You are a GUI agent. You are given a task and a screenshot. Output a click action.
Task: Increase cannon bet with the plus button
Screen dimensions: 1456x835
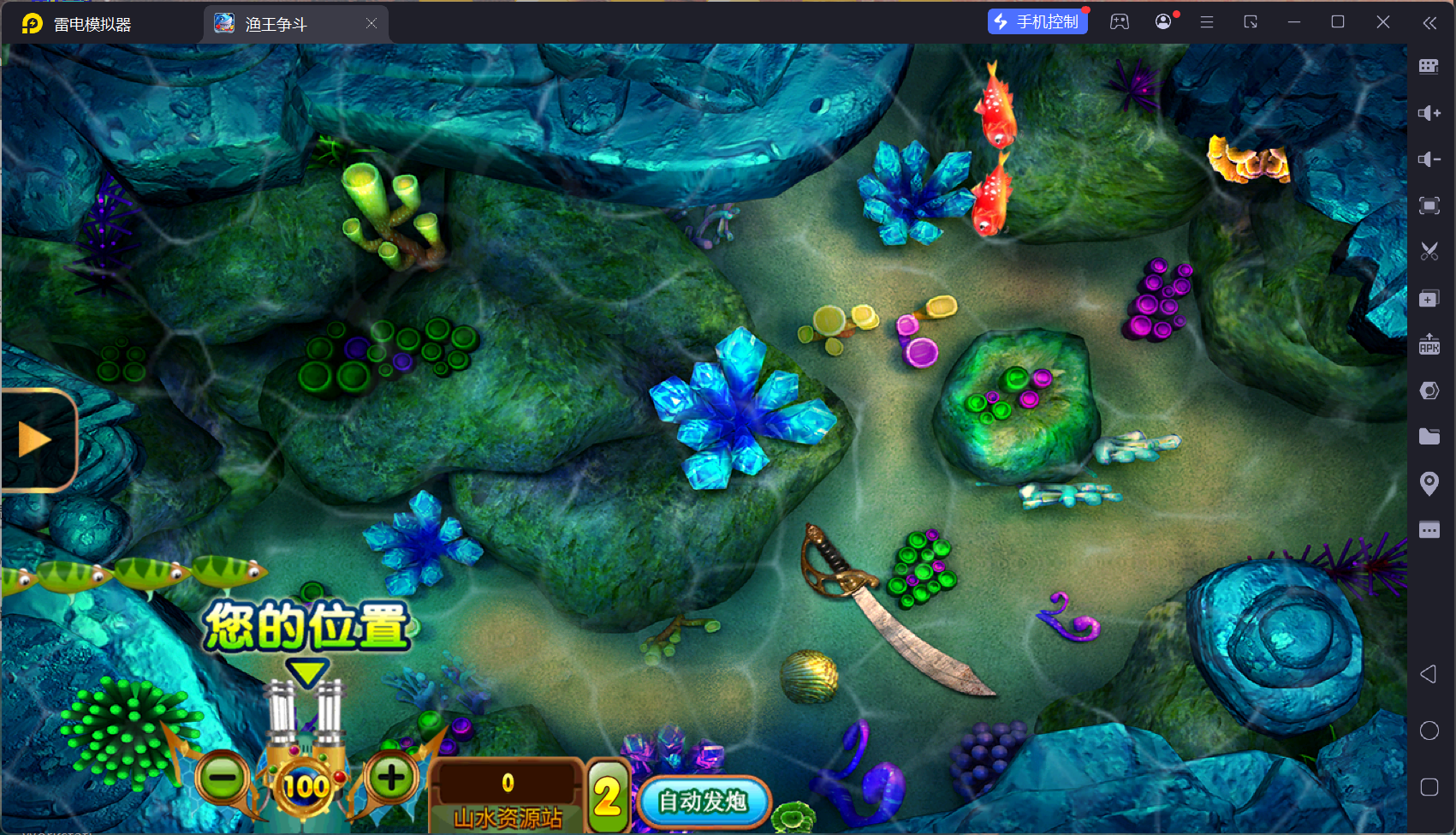(391, 778)
